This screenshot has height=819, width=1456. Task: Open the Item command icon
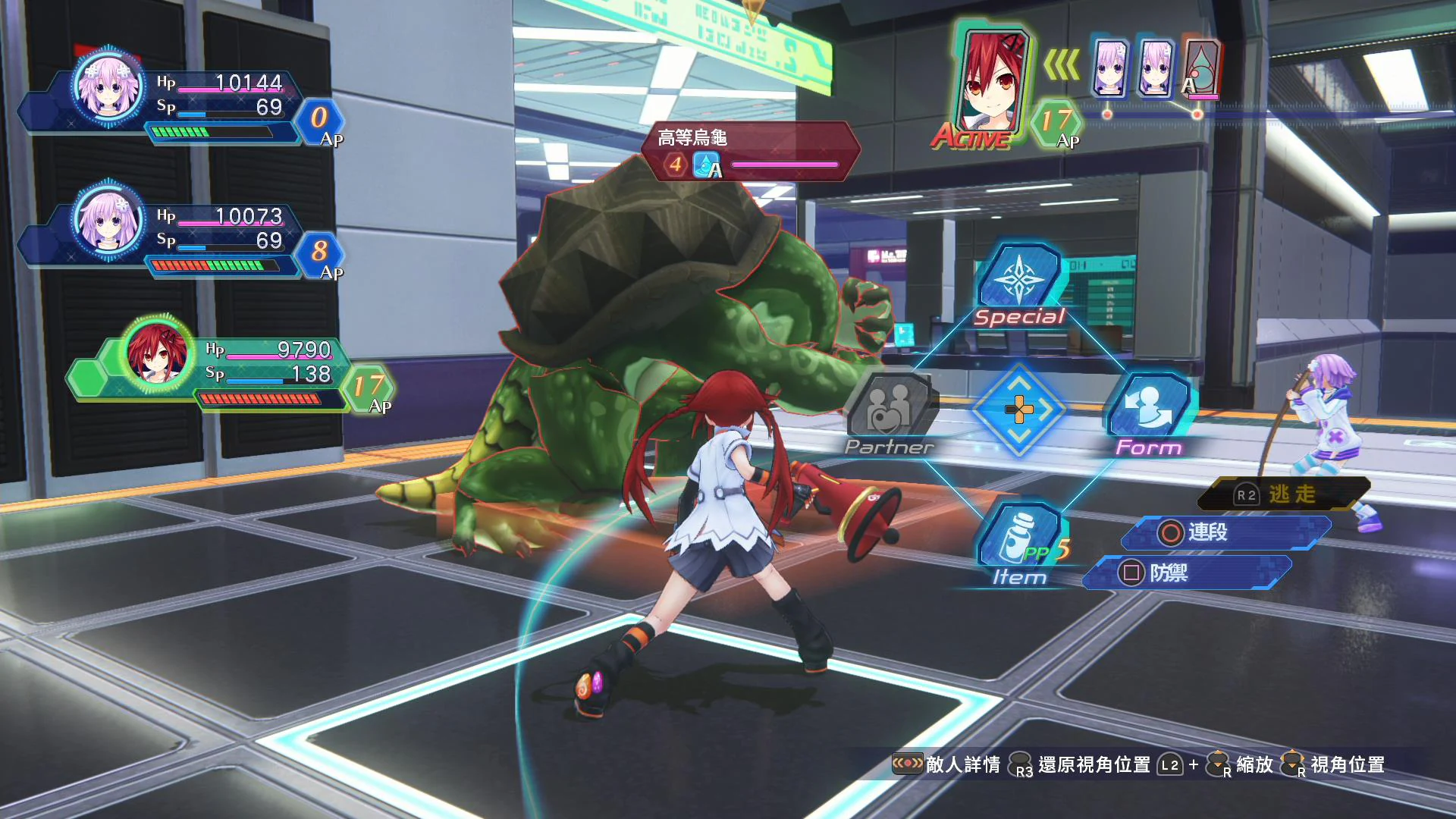pyautogui.click(x=1020, y=535)
